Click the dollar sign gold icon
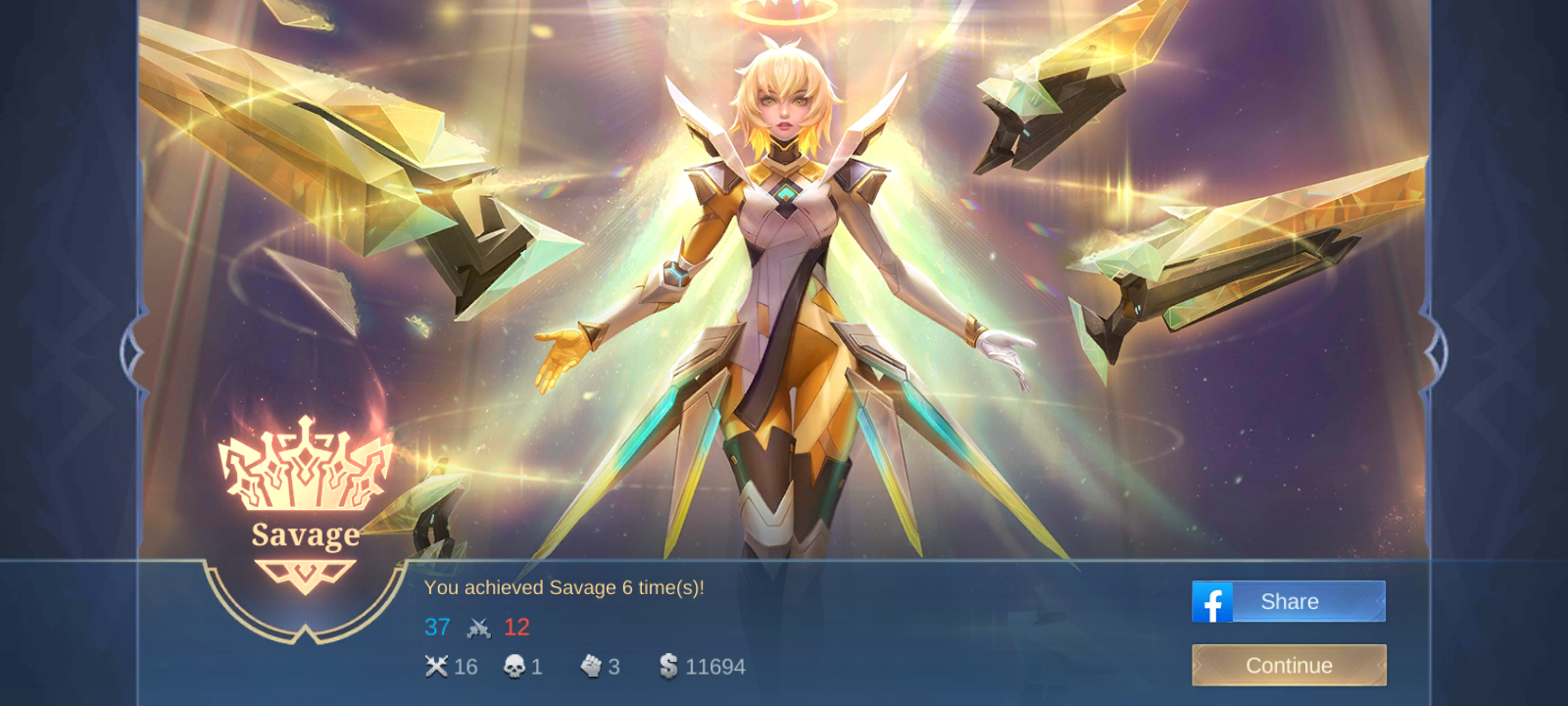The image size is (1568, 706). pos(668,666)
